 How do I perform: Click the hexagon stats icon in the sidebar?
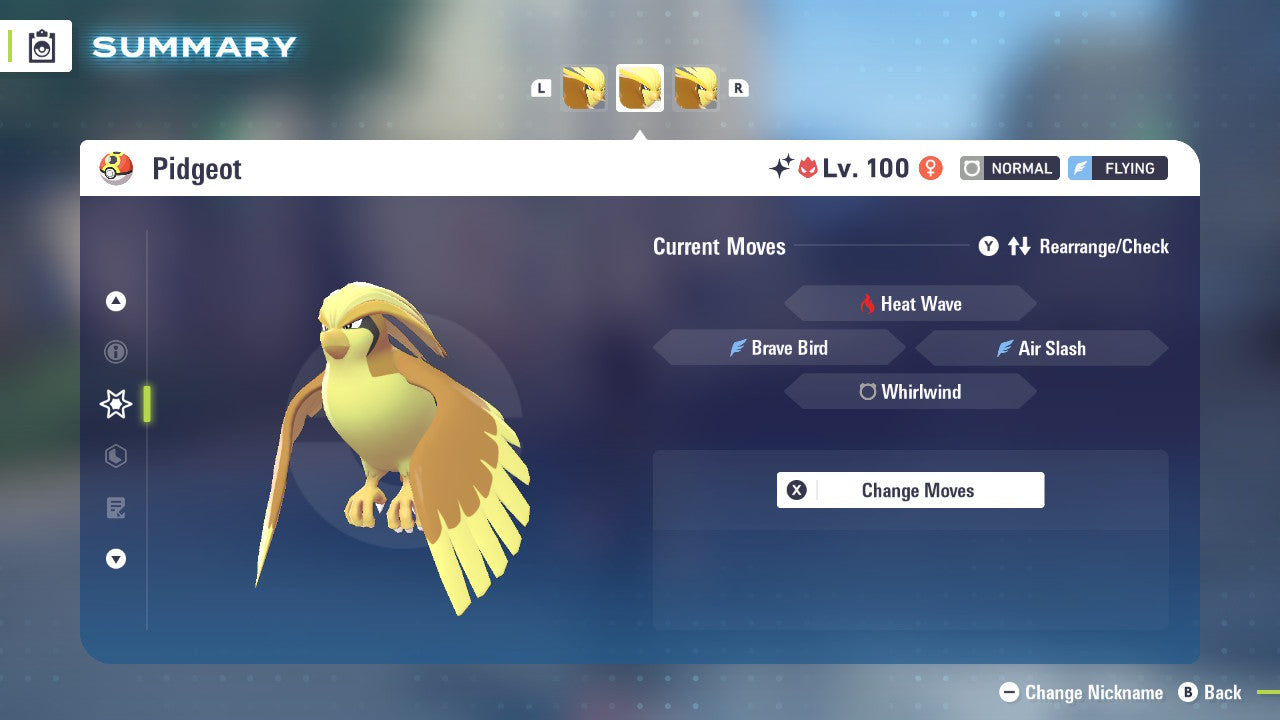point(115,456)
